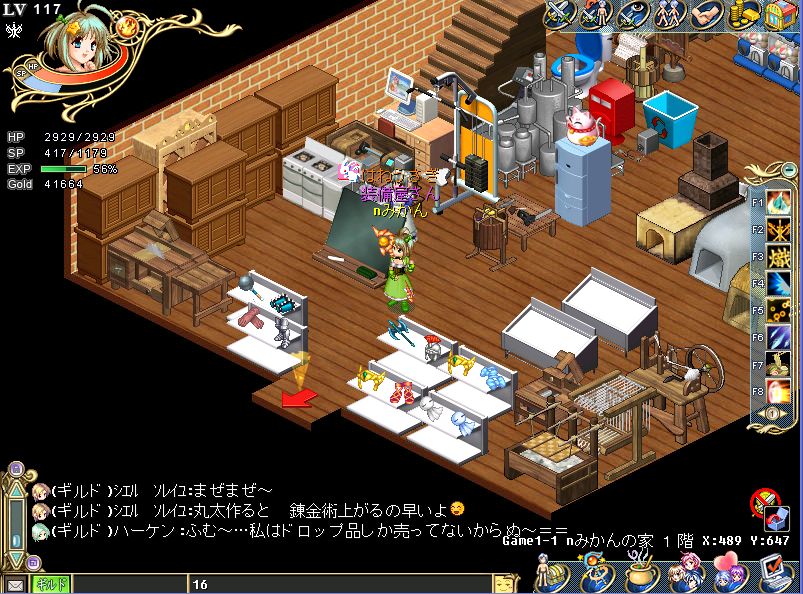803x594 pixels.
Task: Collapse the skill bar with minus button
Action: point(790,169)
